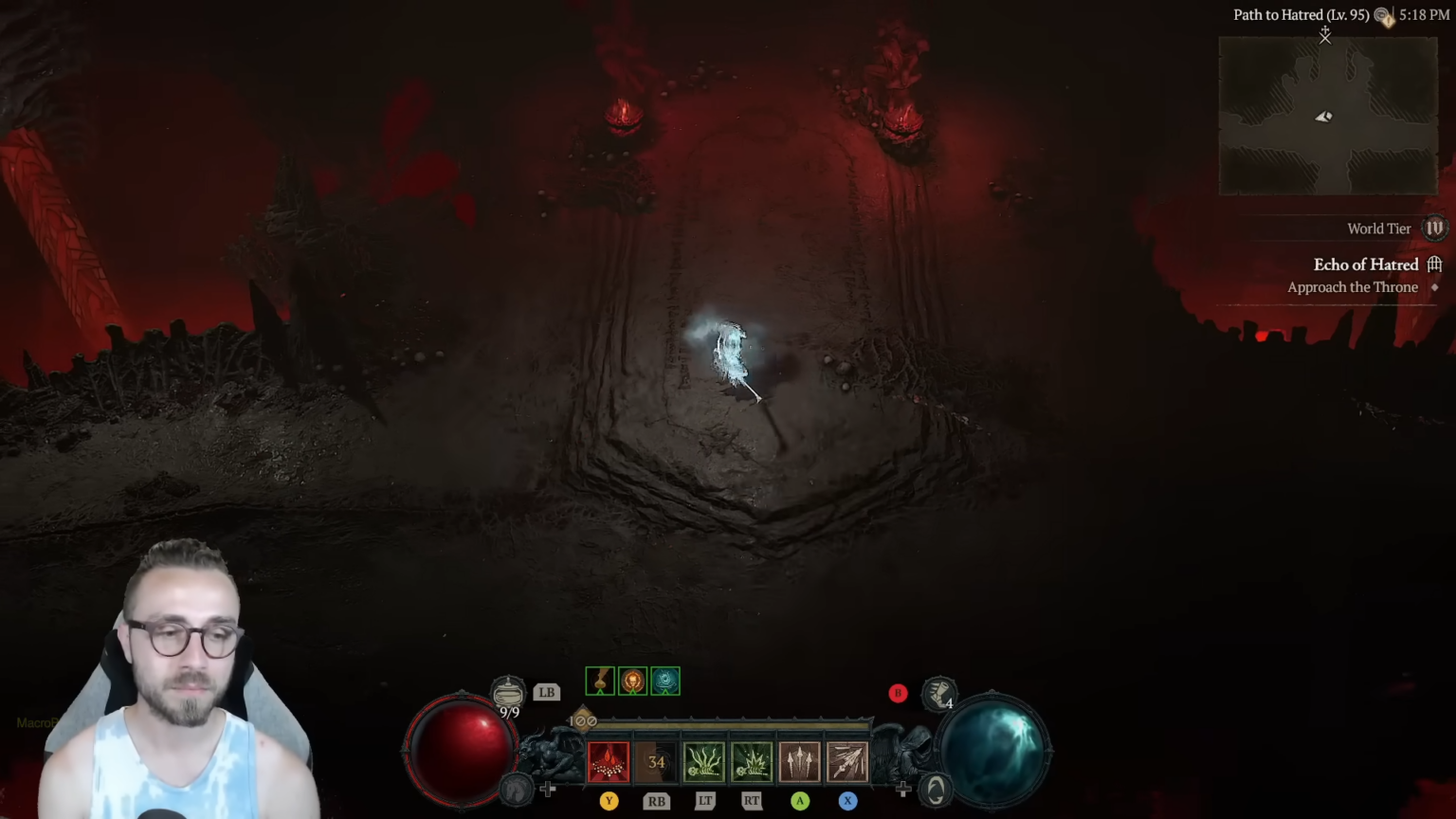Click the skull buff icon above the skill bar
Screen dimensions: 1456x819
click(x=632, y=681)
